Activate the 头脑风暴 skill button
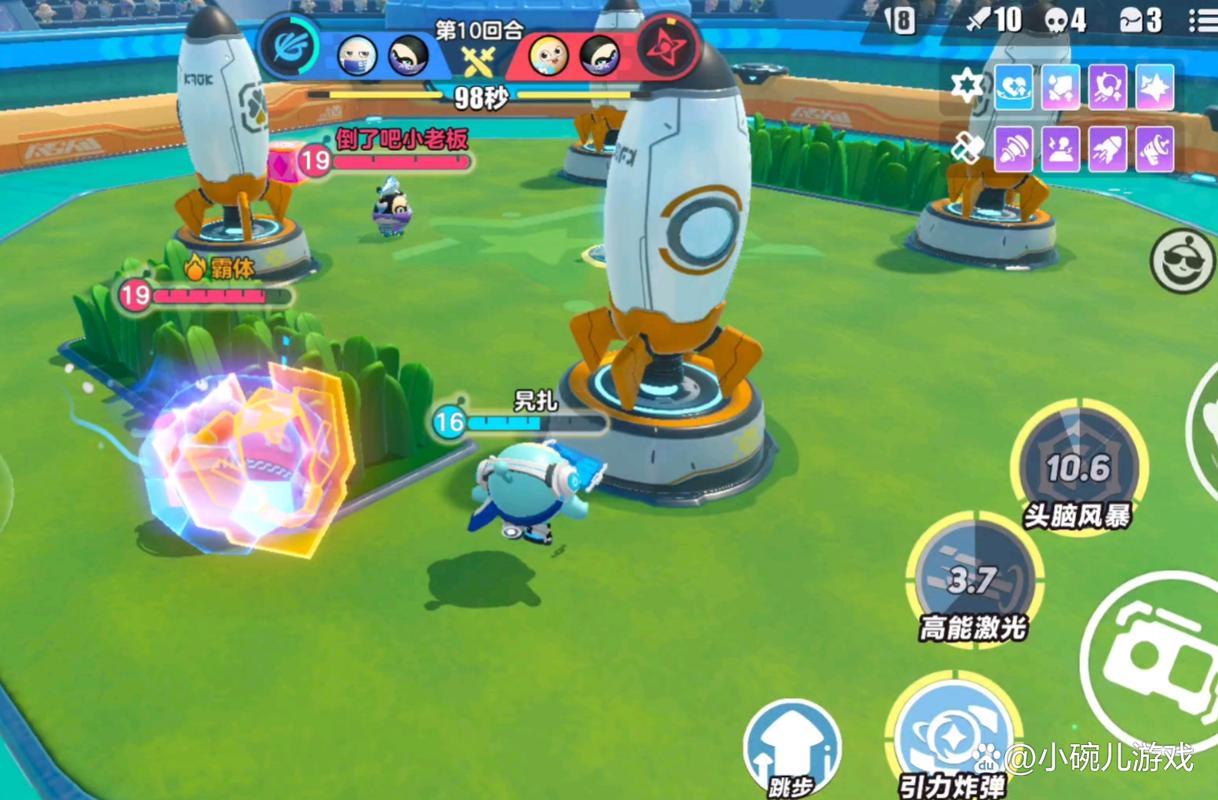 click(1078, 468)
